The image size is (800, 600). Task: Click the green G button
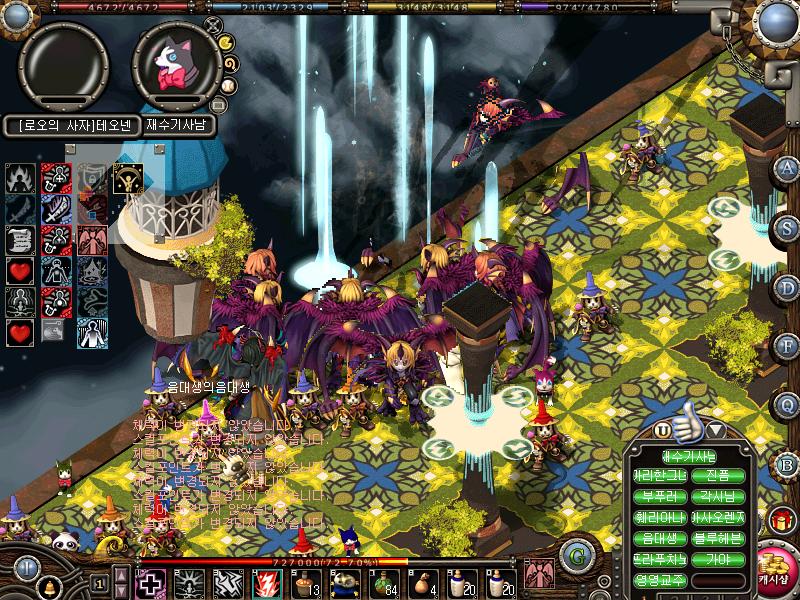click(574, 557)
